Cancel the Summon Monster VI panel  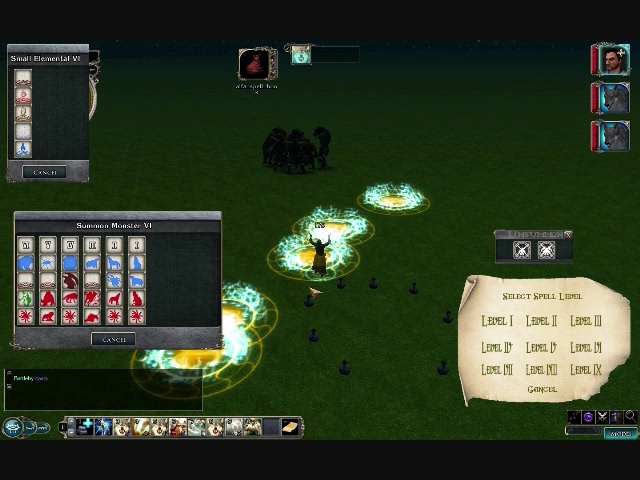pos(114,339)
